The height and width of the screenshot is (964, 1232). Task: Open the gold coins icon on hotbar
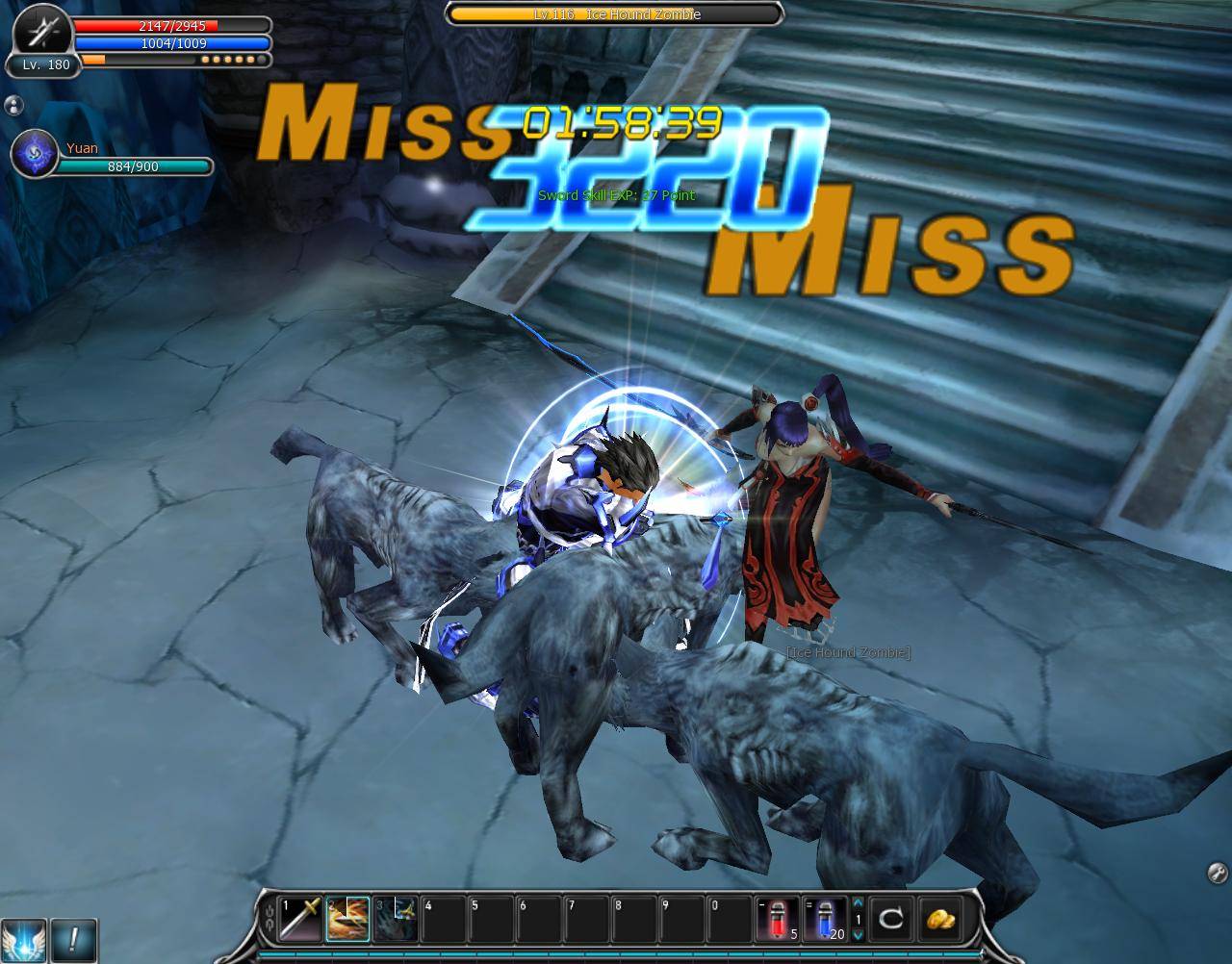[x=939, y=919]
